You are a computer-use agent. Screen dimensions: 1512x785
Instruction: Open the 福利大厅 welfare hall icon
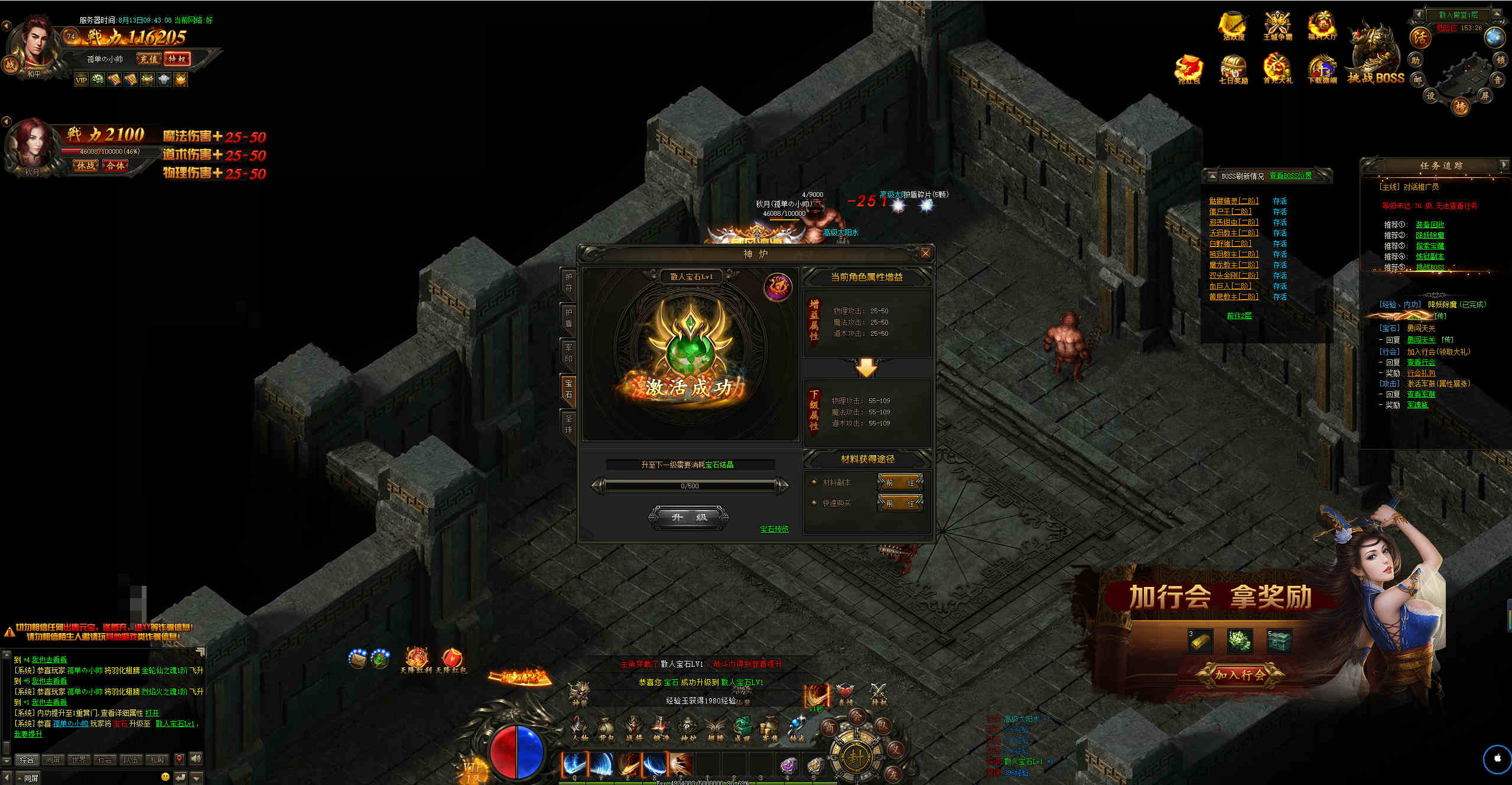pos(1322,27)
